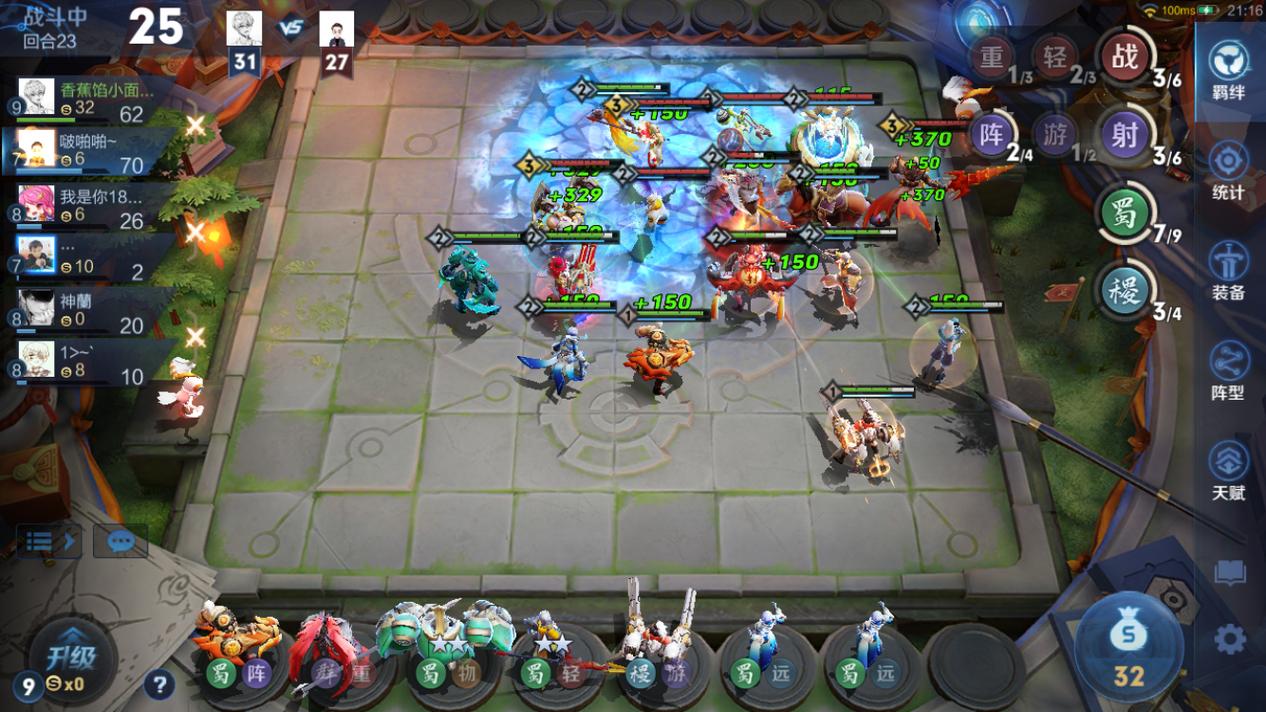The image size is (1266, 712).
Task: Open the gold coin shop button
Action: [1129, 648]
